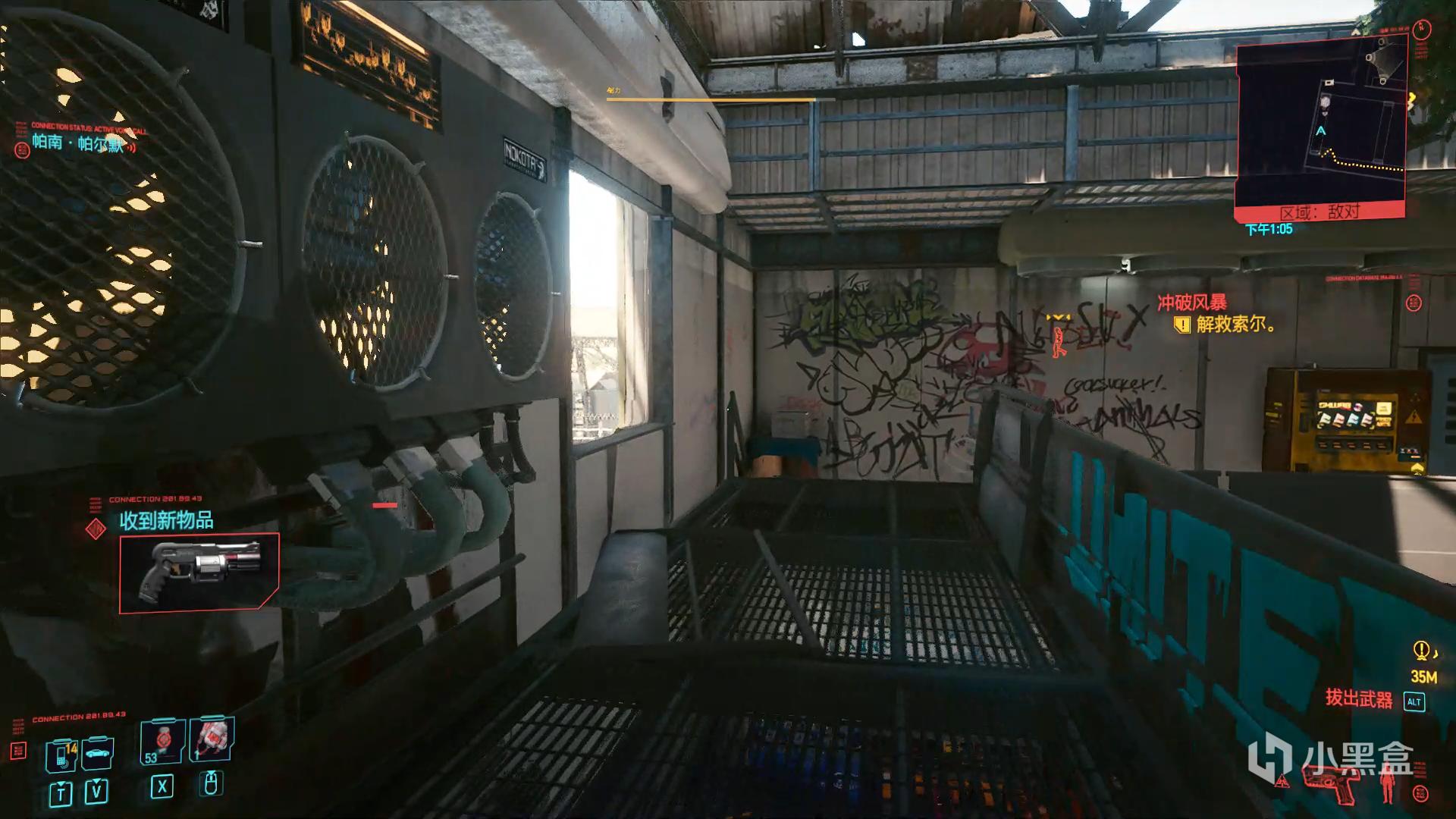Open the new revolver item notification

pos(199,573)
